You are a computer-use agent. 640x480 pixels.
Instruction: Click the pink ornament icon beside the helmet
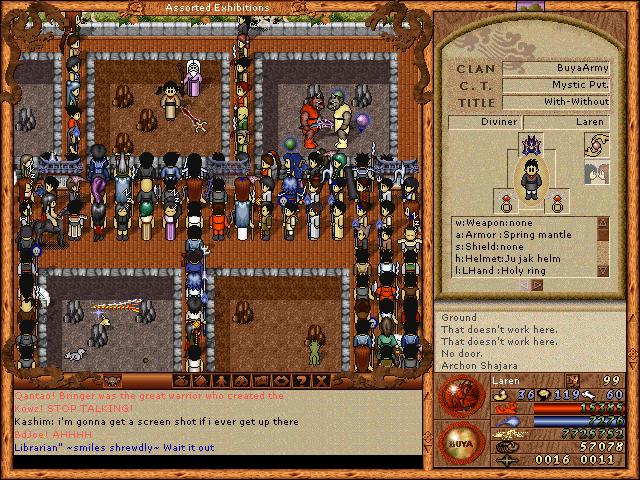(x=593, y=145)
